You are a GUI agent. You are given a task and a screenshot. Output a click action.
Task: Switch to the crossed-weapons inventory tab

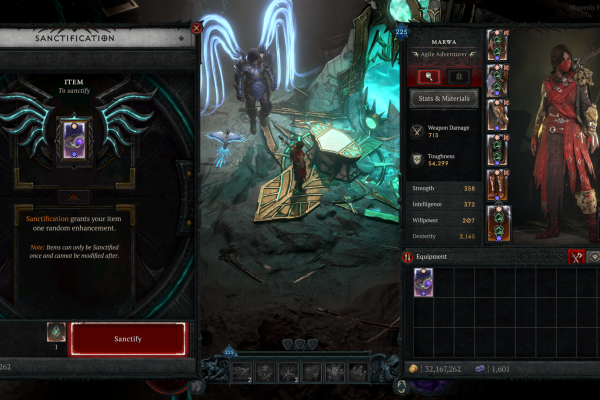[x=575, y=257]
